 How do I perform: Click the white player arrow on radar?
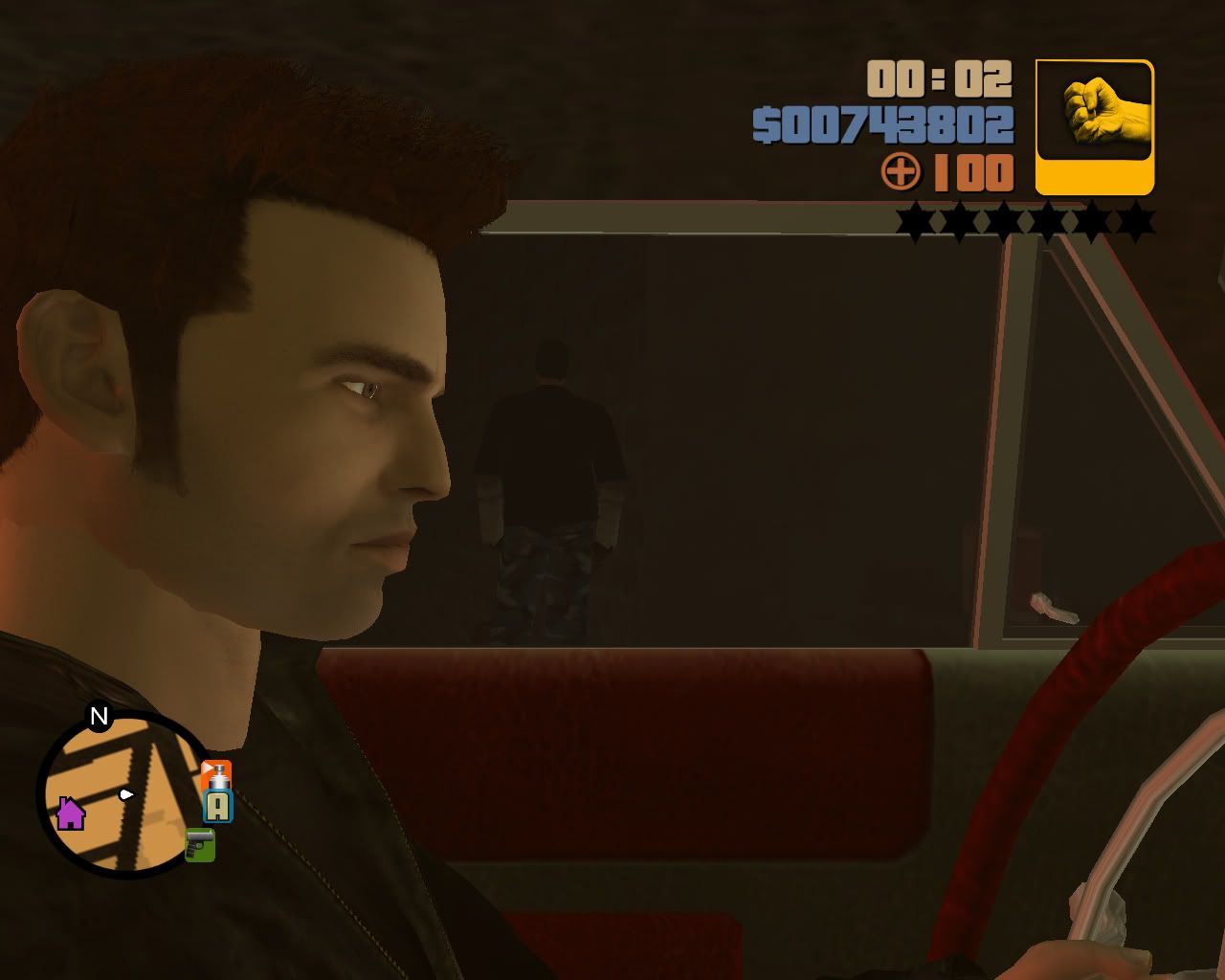pyautogui.click(x=125, y=792)
